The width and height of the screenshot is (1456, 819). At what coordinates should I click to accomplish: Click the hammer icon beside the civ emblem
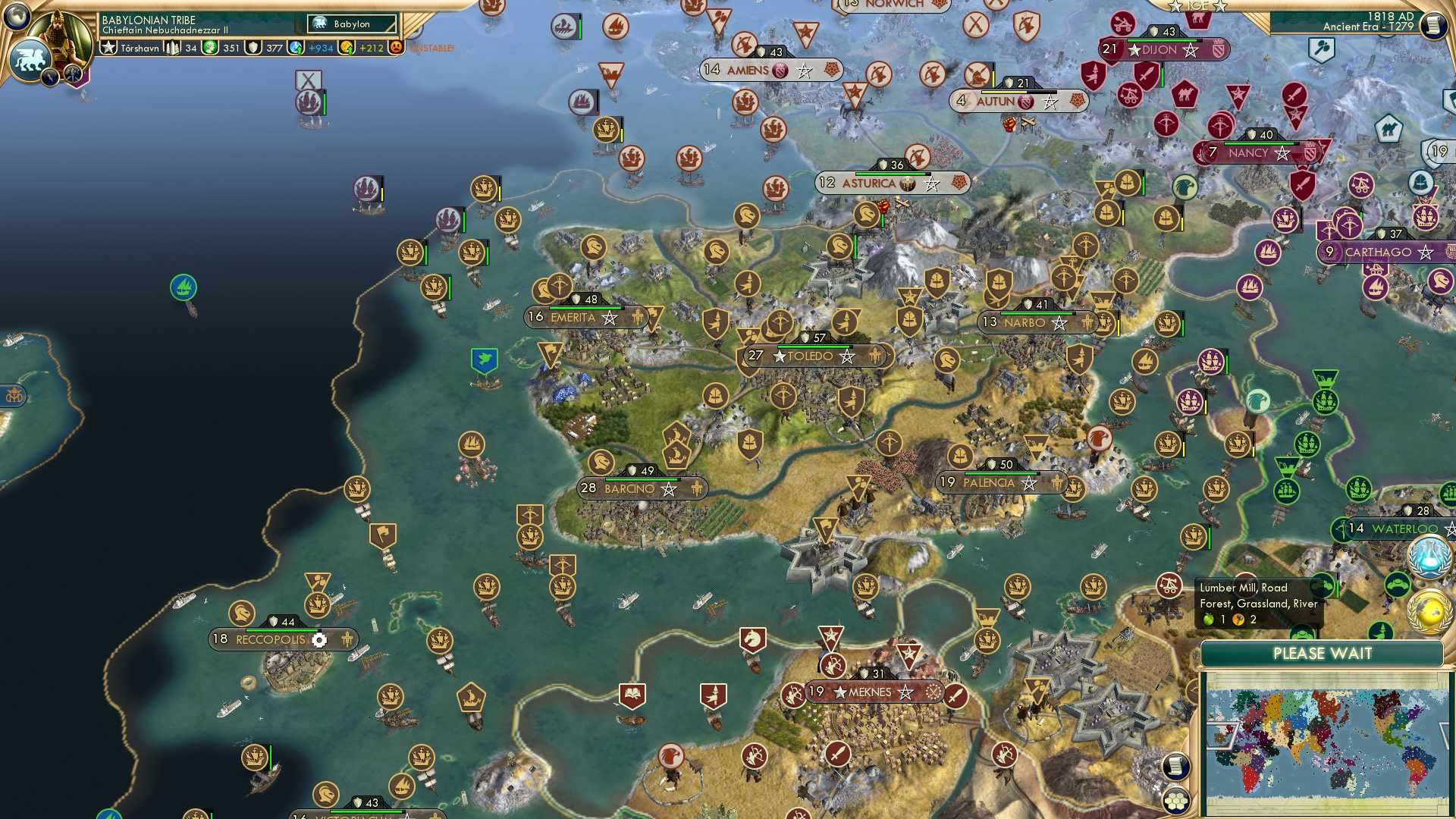pos(71,74)
